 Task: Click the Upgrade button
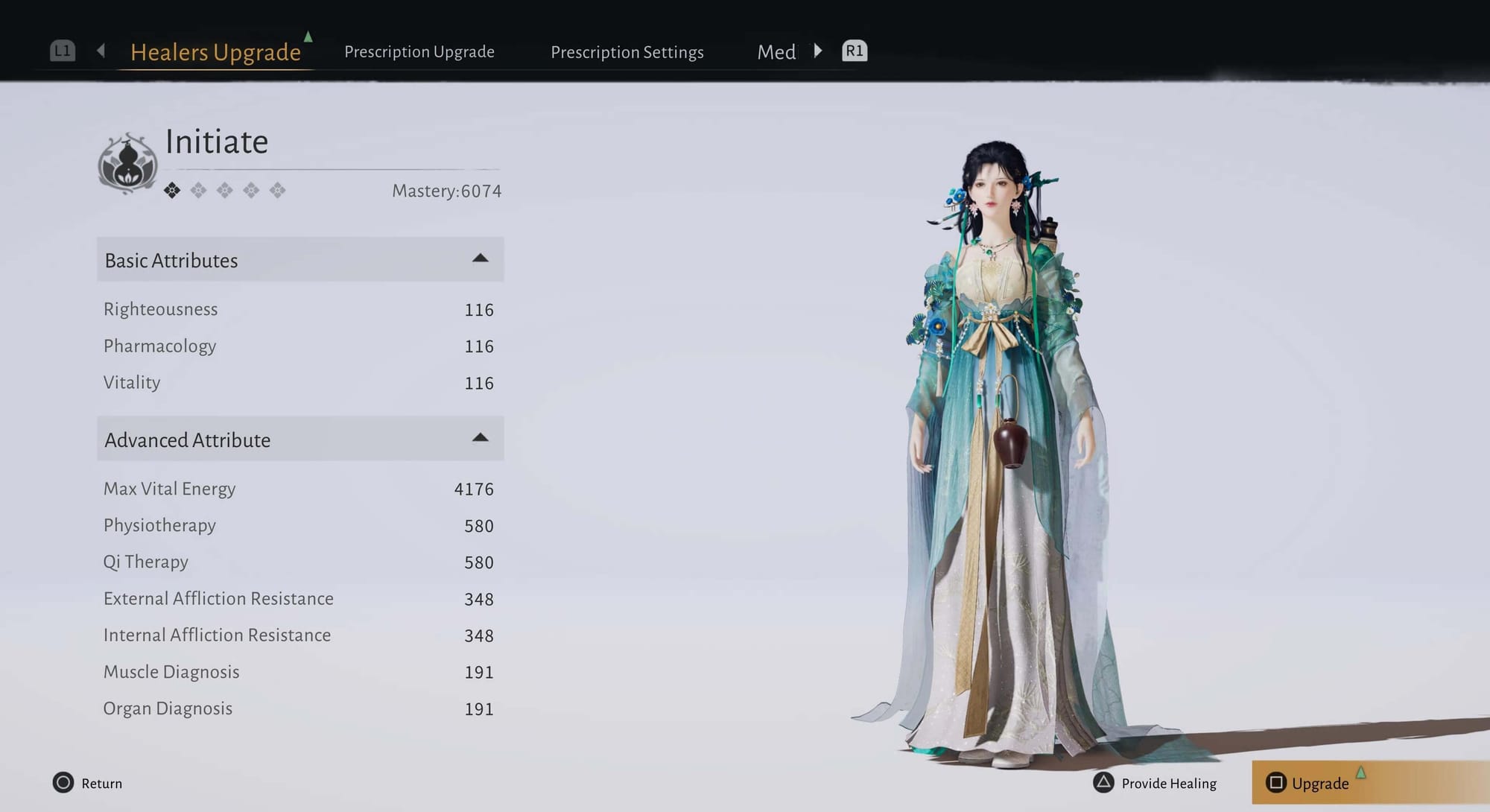point(1319,783)
